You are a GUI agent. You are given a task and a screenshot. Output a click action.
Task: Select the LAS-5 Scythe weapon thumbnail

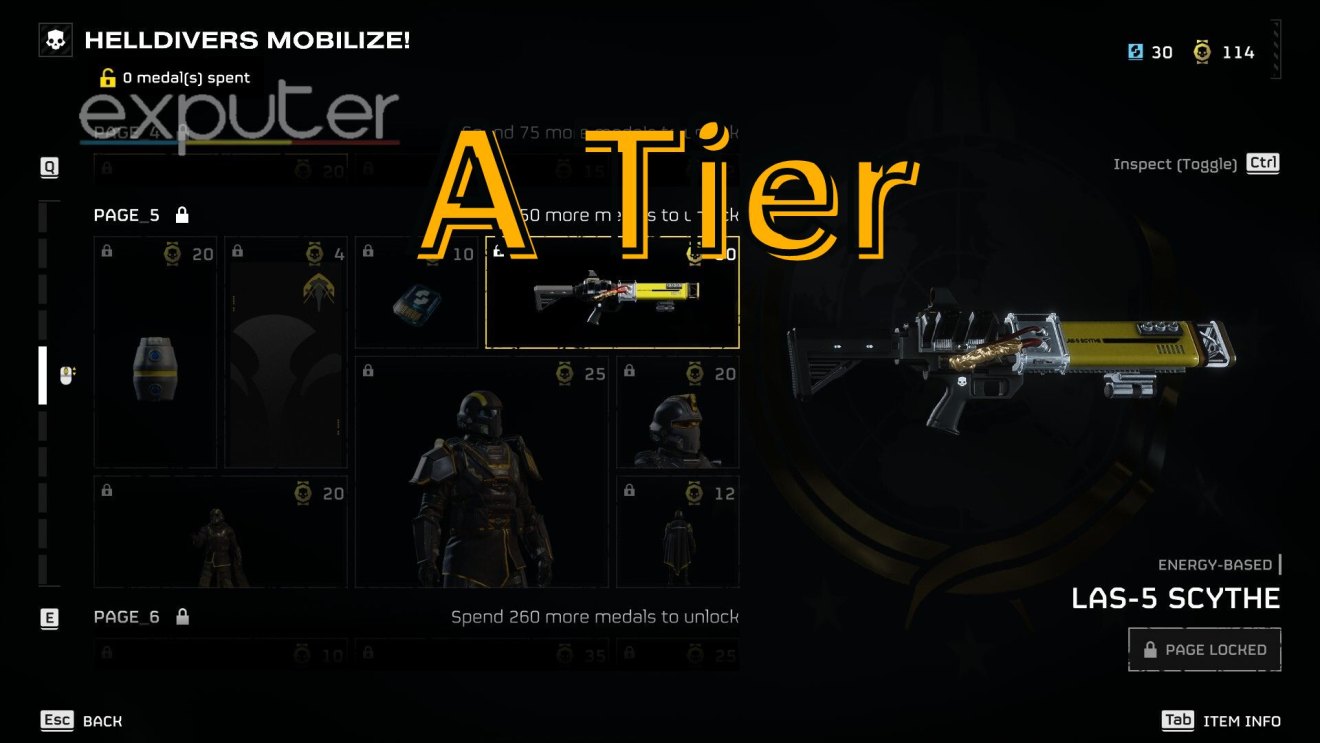[612, 295]
